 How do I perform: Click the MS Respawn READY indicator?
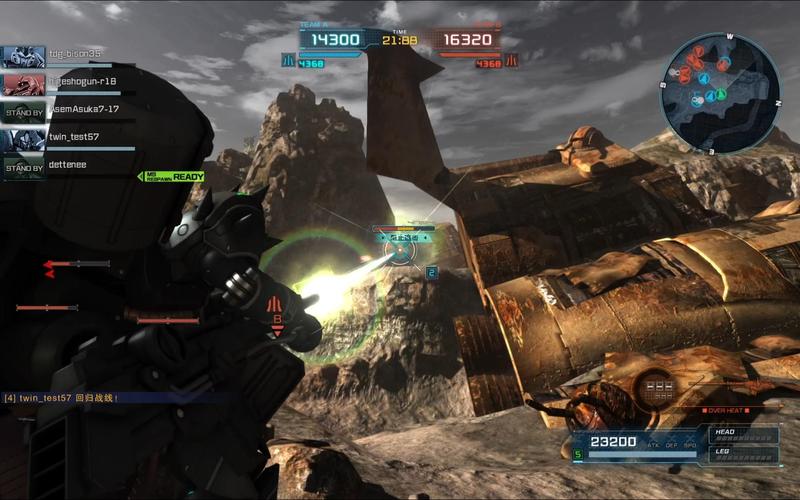coord(173,177)
